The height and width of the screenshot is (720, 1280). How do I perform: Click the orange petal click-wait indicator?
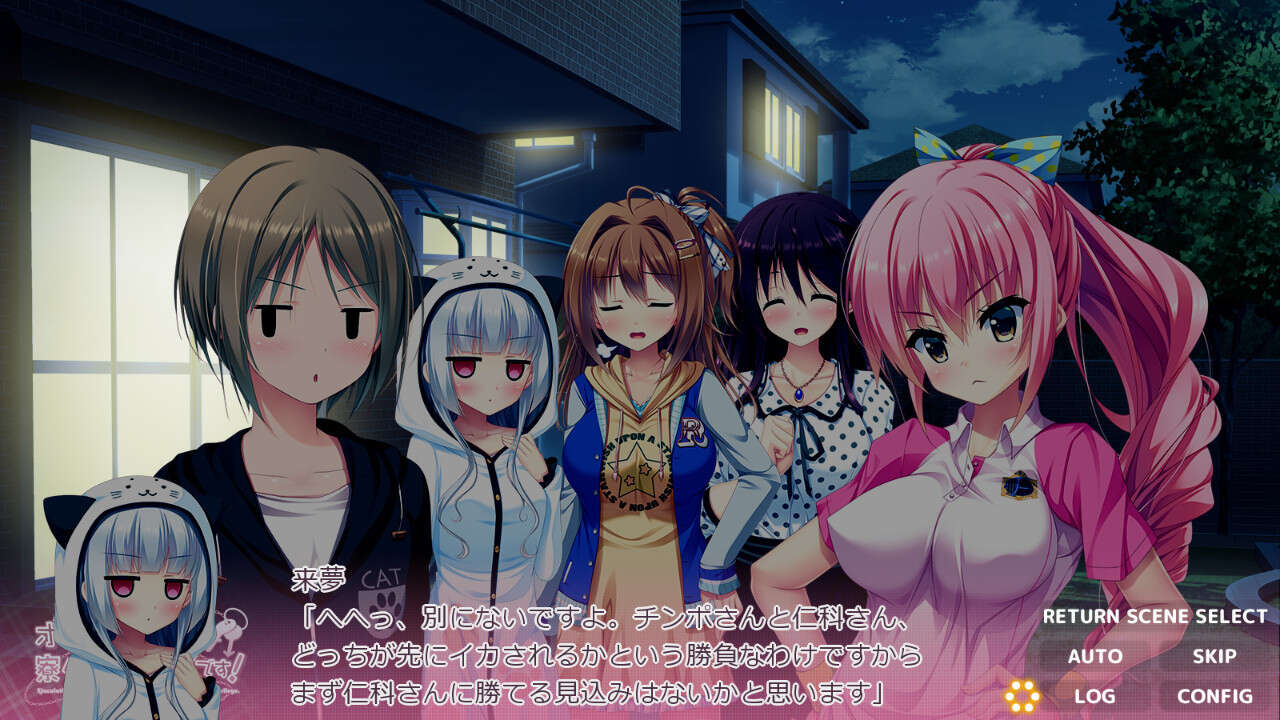[x=1022, y=695]
